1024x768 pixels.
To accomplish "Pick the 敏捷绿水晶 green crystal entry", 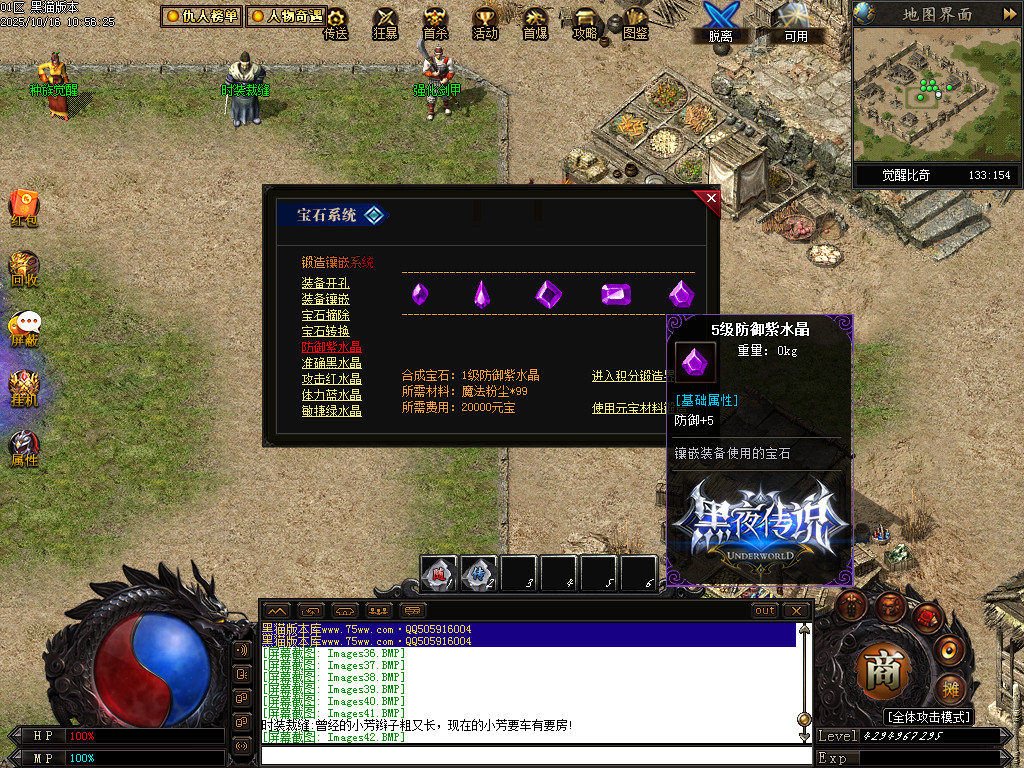I will tap(331, 411).
